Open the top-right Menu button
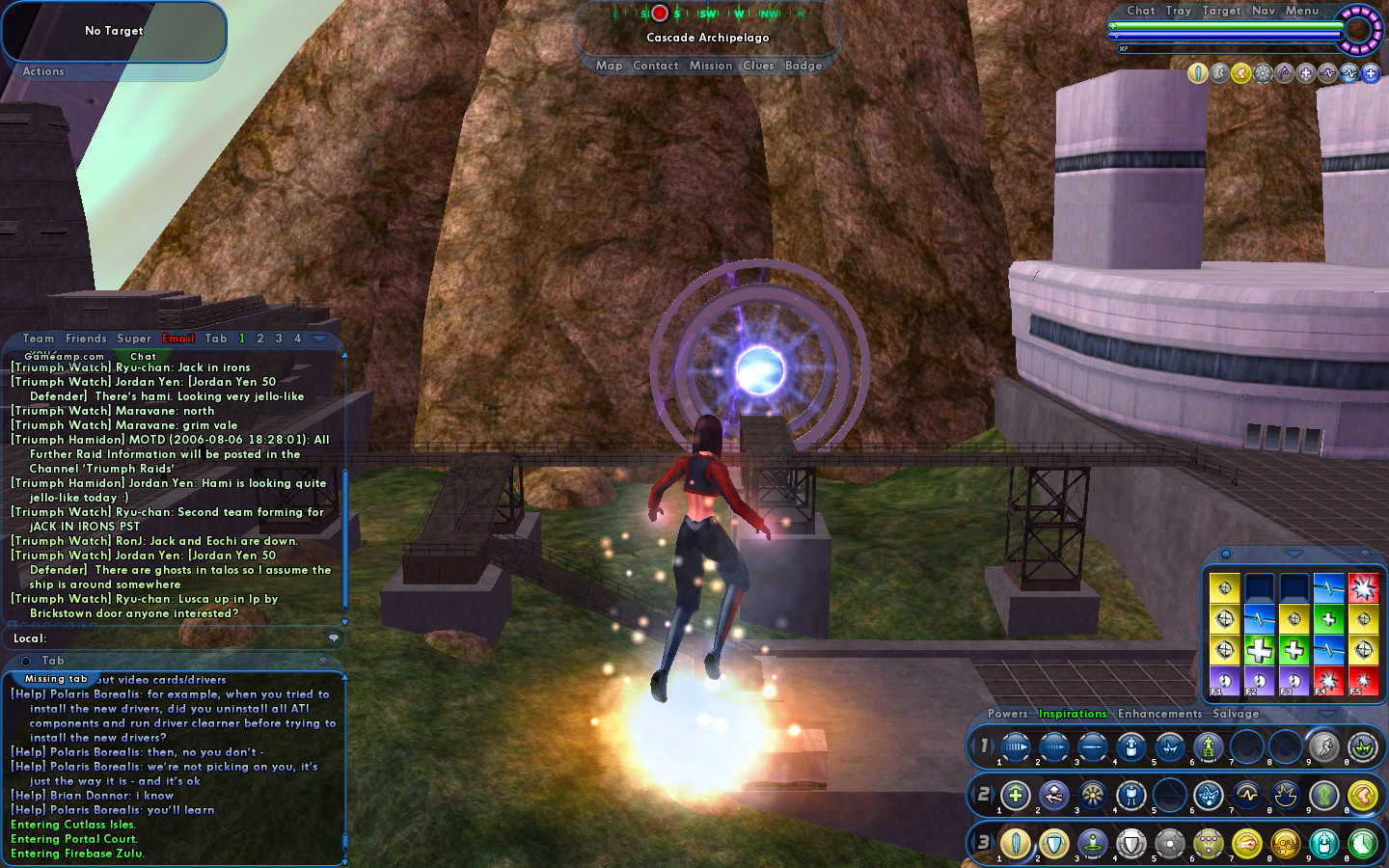Viewport: 1389px width, 868px height. [x=1301, y=11]
